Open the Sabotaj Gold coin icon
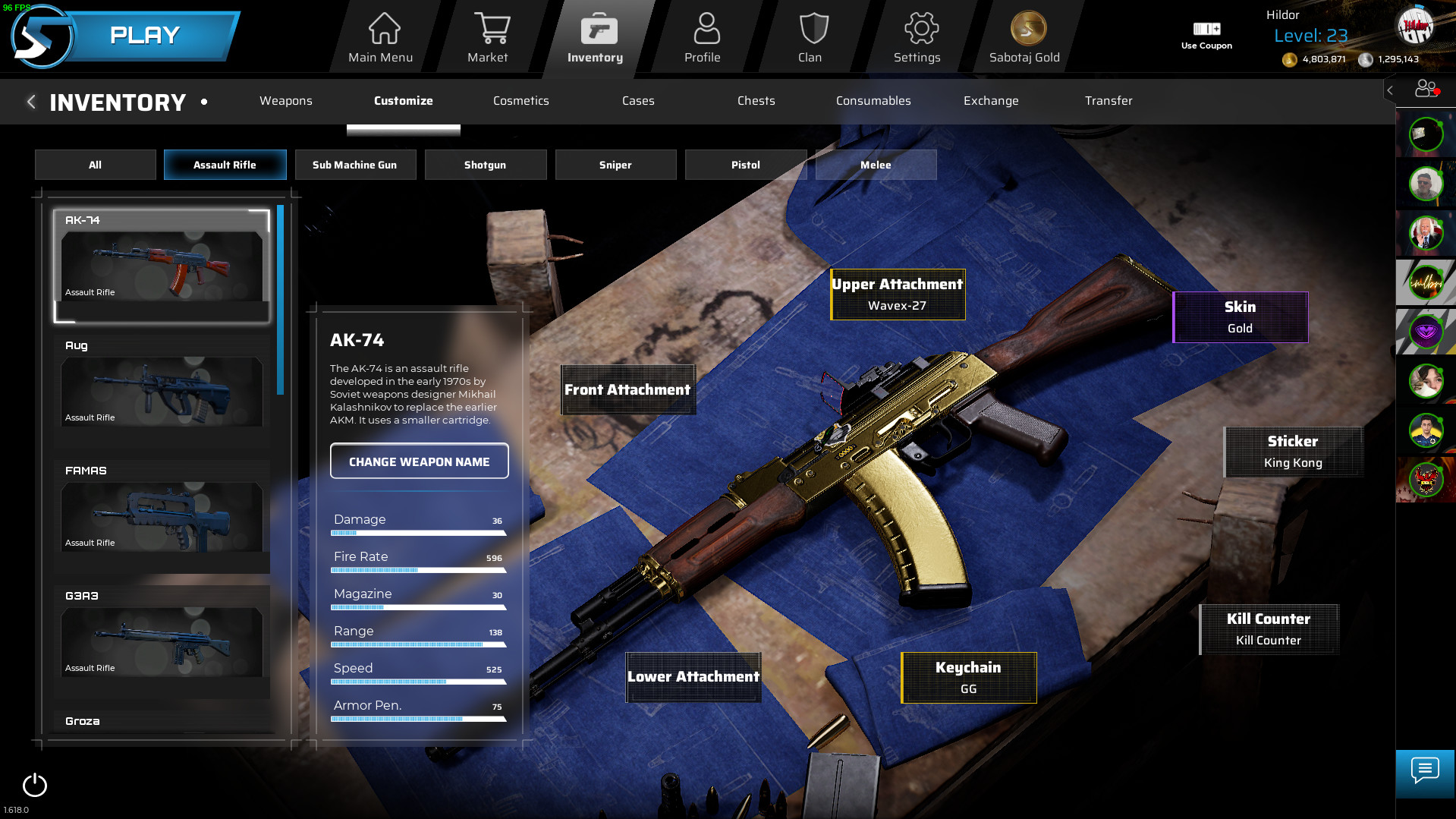The width and height of the screenshot is (1456, 819). pos(1026,28)
